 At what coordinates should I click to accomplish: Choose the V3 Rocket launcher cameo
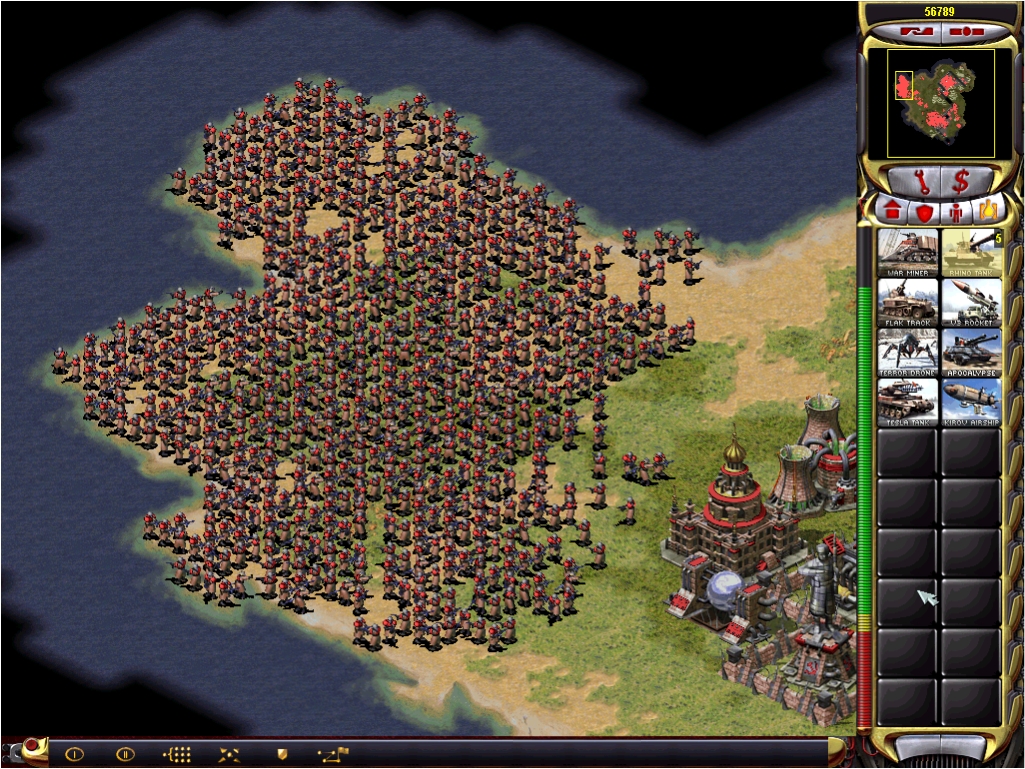point(971,303)
